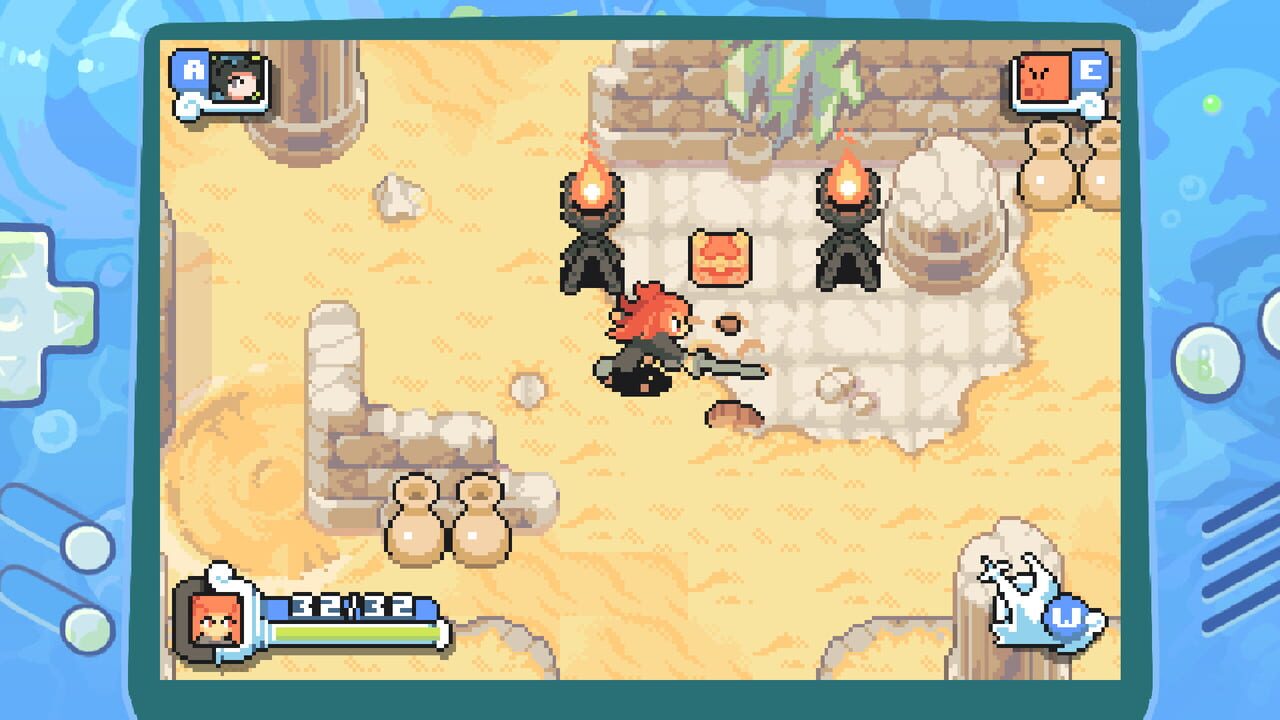The width and height of the screenshot is (1280, 720).
Task: Click the left flaming torch statue
Action: 592,230
